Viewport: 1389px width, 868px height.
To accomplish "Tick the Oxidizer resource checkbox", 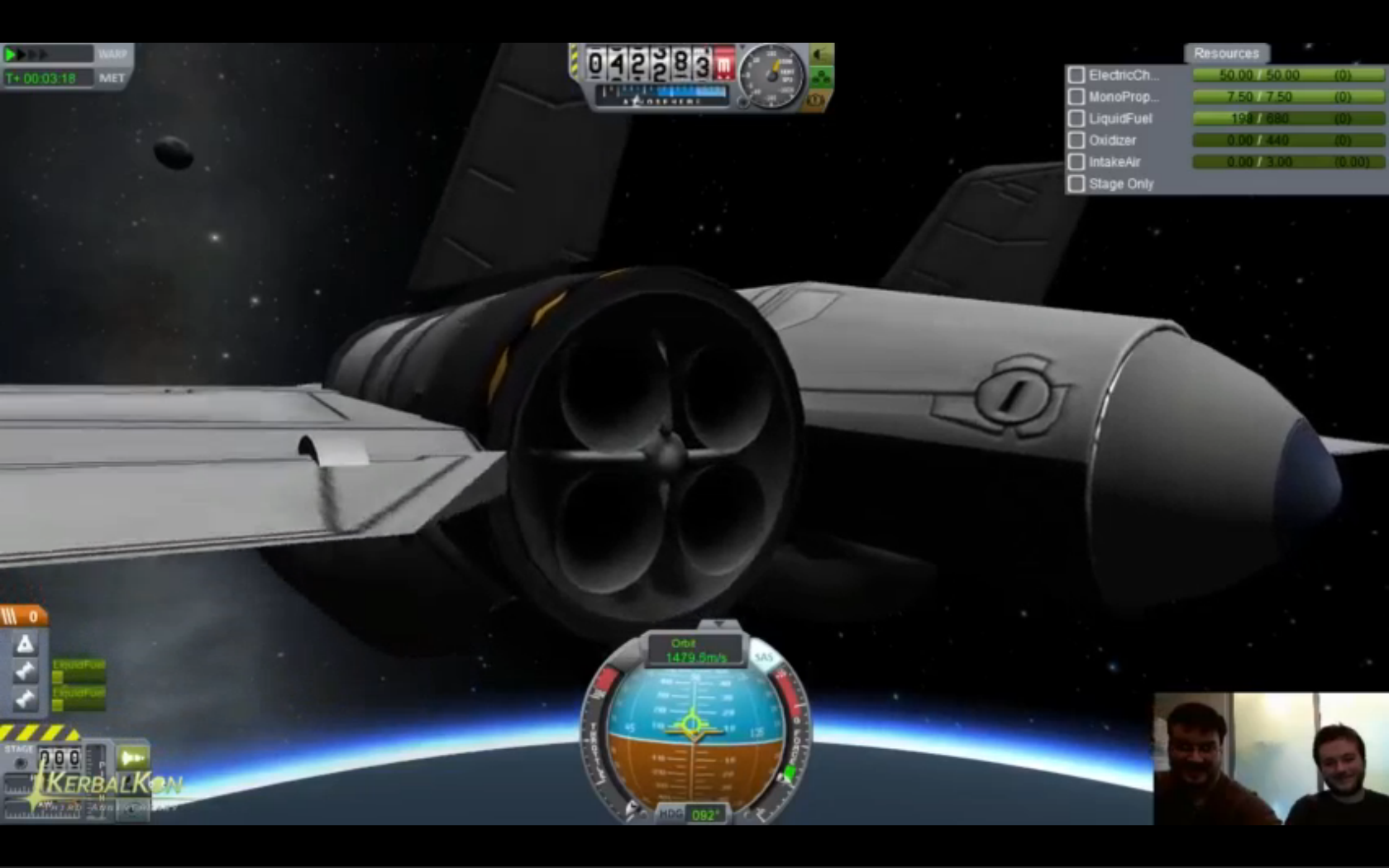I will (1076, 141).
